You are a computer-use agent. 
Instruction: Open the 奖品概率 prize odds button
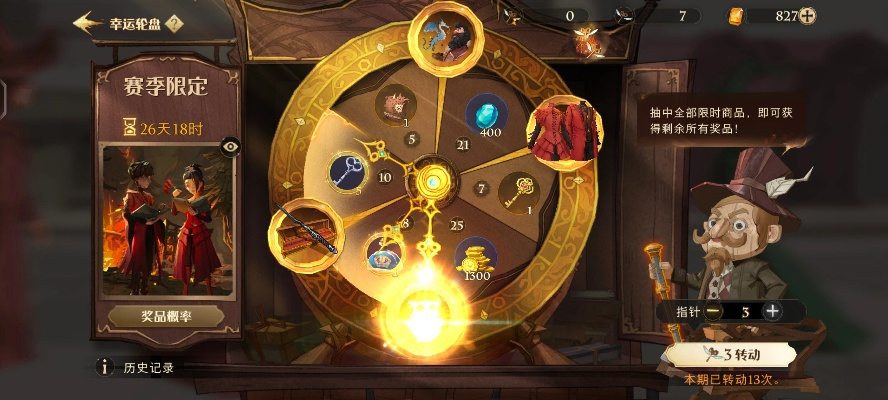click(166, 316)
